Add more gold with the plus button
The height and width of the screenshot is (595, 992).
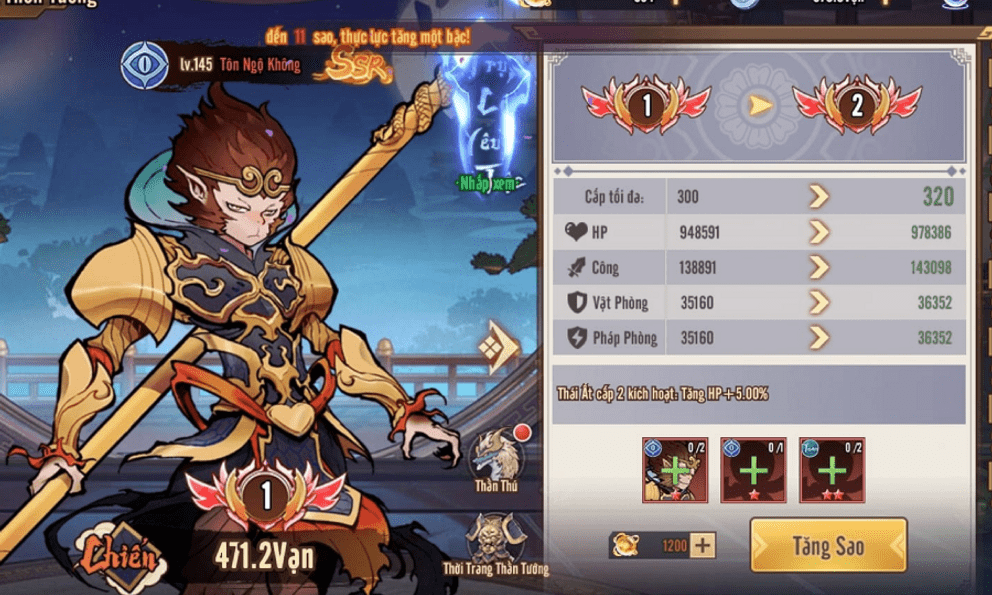[x=703, y=546]
